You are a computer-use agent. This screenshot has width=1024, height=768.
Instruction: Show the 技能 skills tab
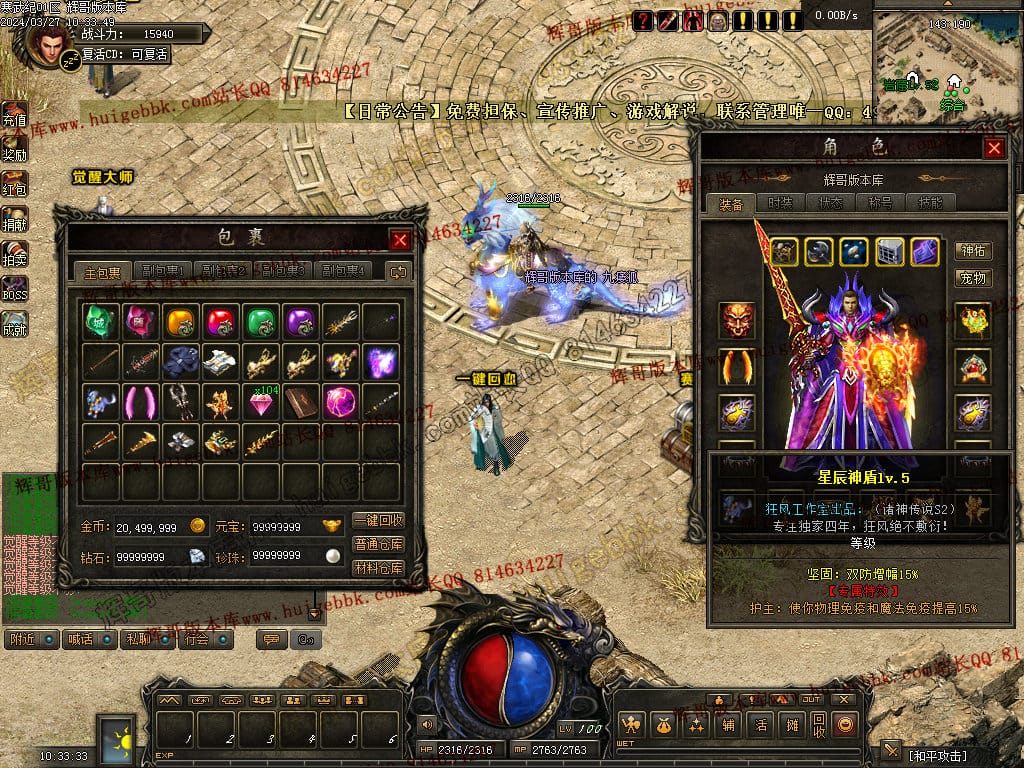(x=930, y=203)
